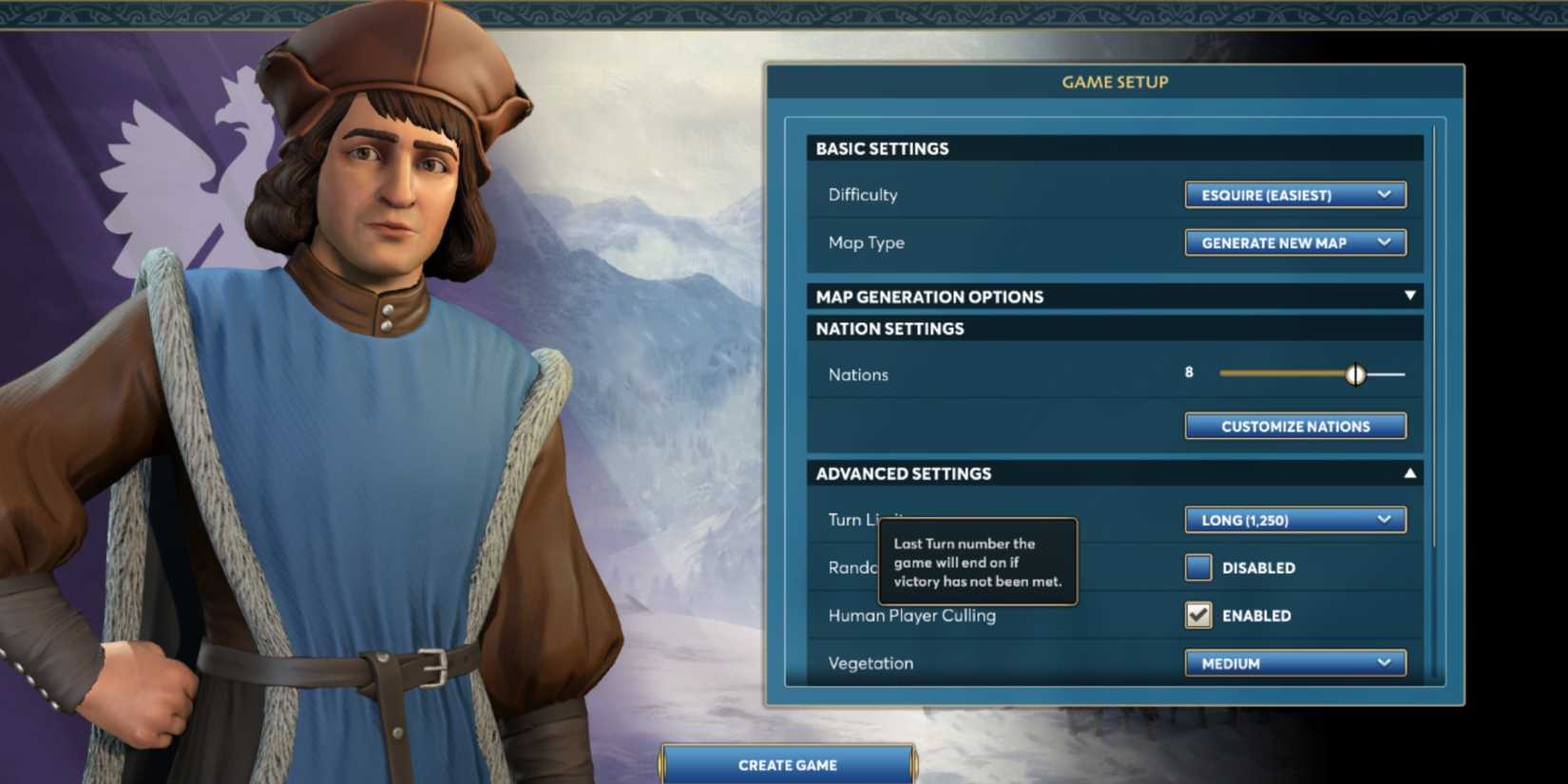This screenshot has width=1568, height=784.
Task: Adjust the Nations count slider
Action: (1356, 373)
